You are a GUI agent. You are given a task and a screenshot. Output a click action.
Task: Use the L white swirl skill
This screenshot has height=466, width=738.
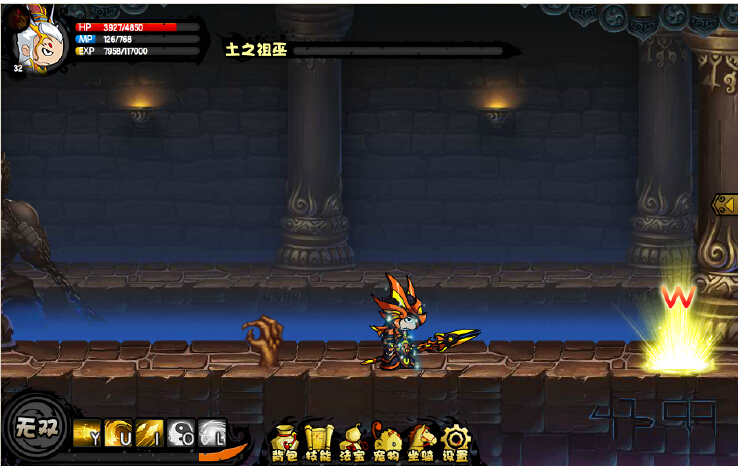tap(212, 432)
